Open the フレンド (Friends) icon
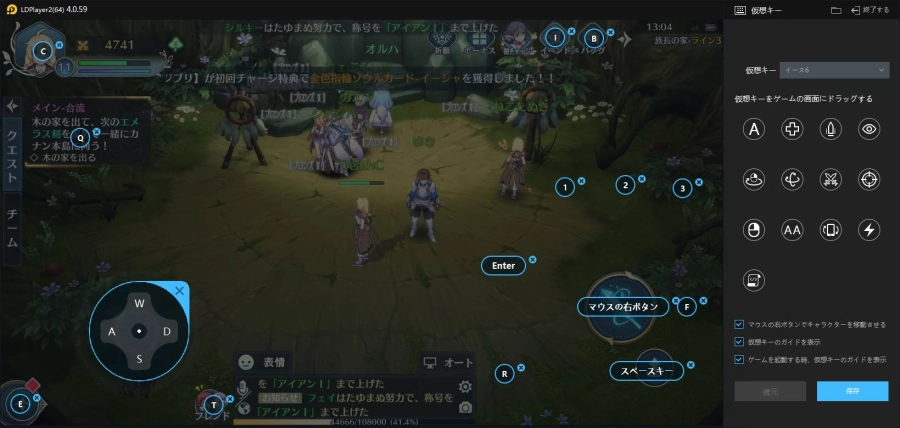 (211, 405)
